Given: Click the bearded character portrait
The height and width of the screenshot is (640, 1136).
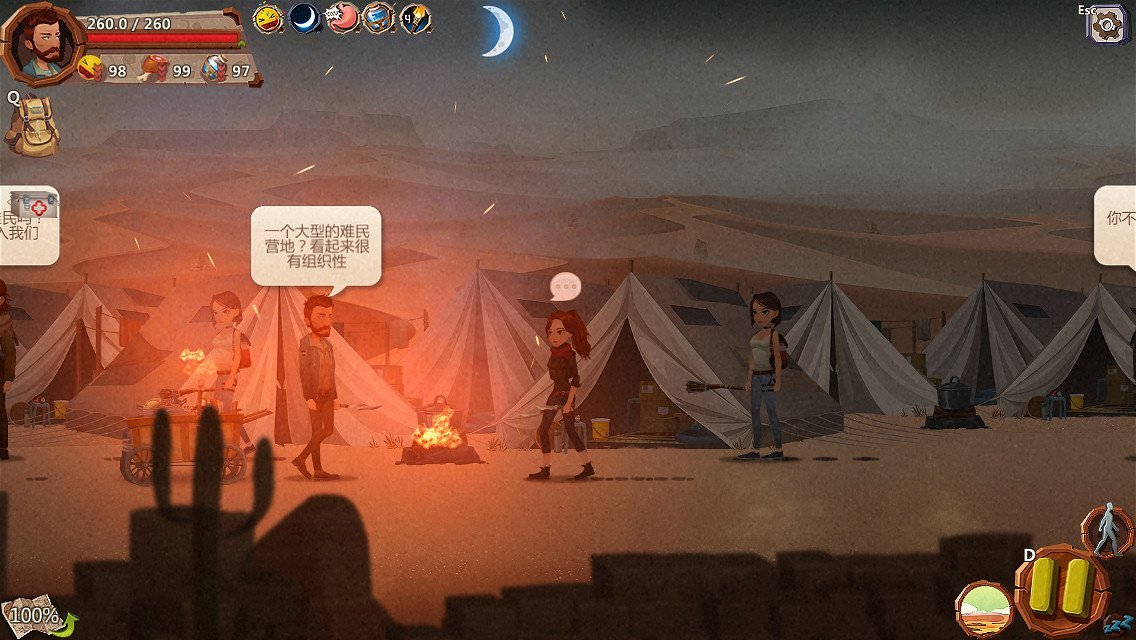Looking at the screenshot, I should click(42, 44).
